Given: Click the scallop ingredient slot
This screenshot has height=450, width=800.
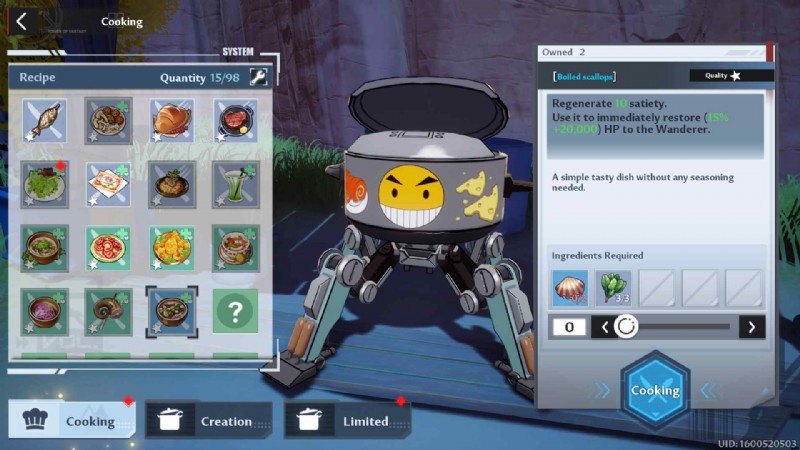Looking at the screenshot, I should coord(570,289).
